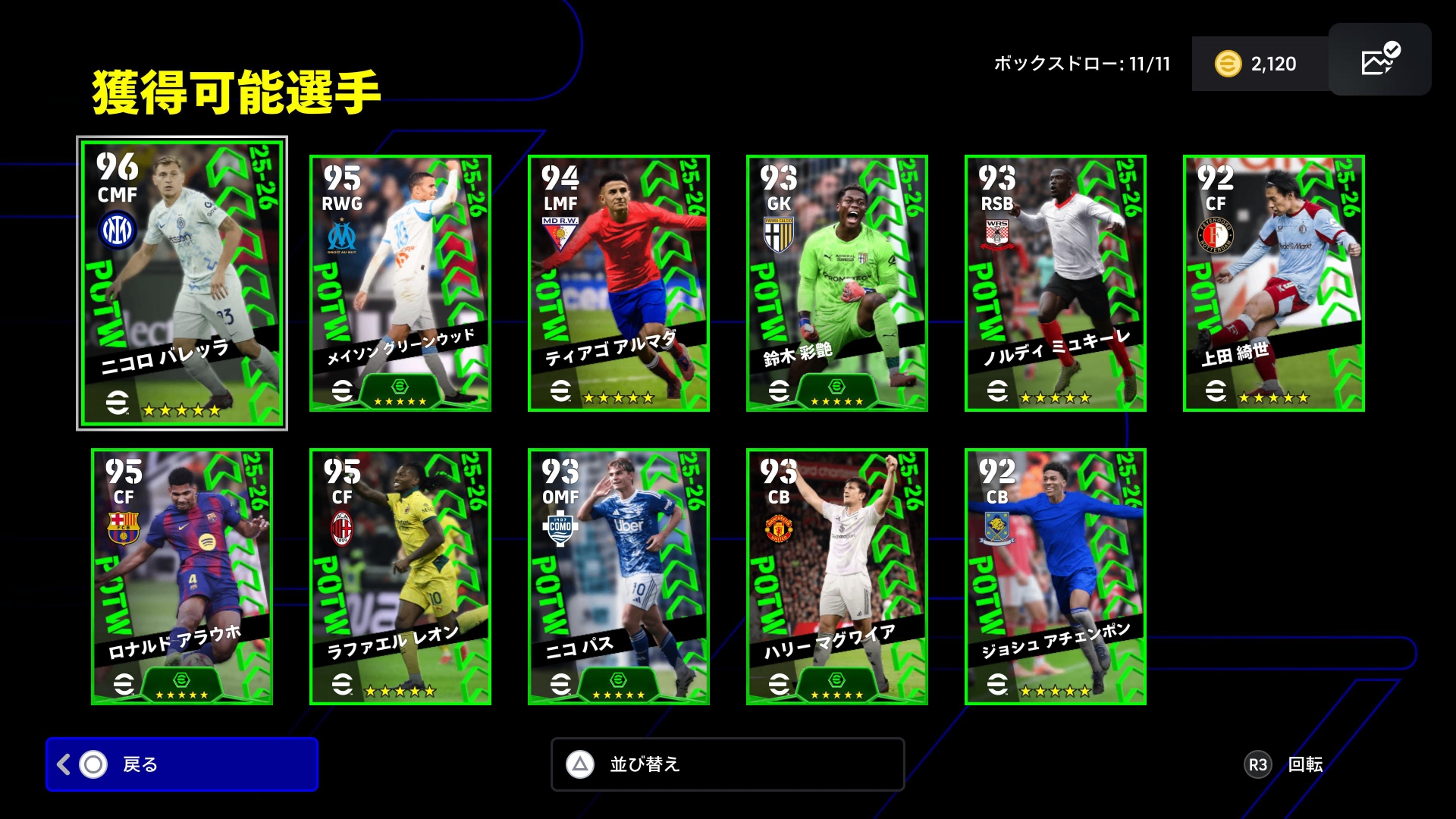This screenshot has height=819, width=1456.
Task: Click the image checkmark icon button
Action: click(x=1379, y=59)
